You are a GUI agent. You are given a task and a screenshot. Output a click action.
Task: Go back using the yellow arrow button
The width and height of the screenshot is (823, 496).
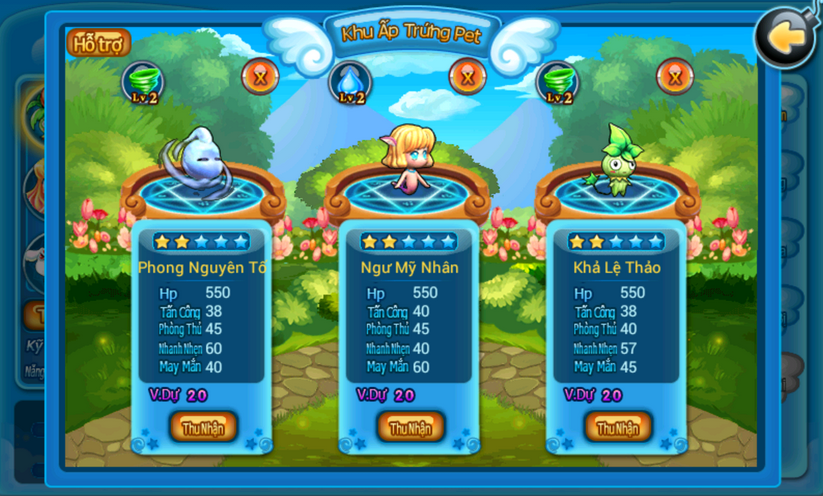click(783, 39)
